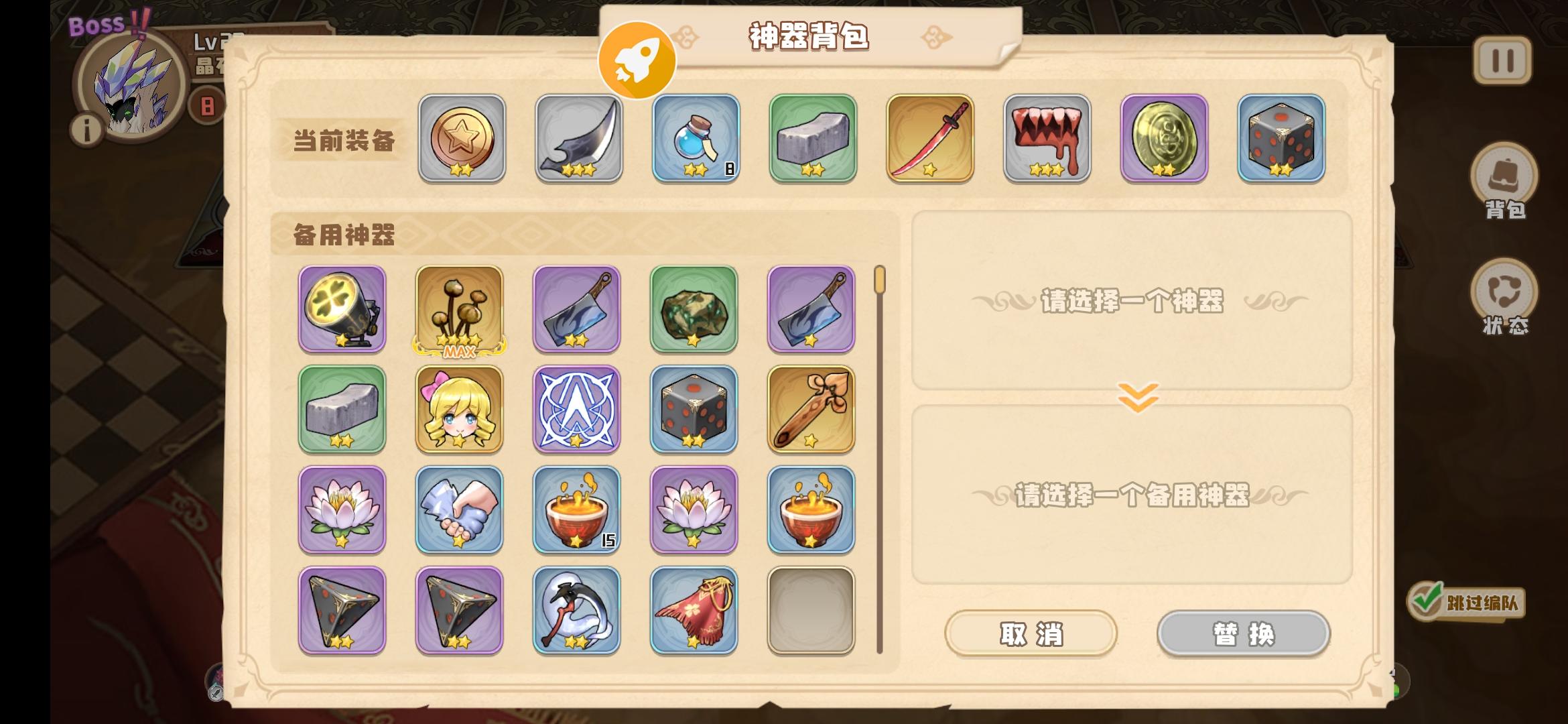Select the clover spotlight backup artifact
The width and height of the screenshot is (1568, 724).
(342, 310)
